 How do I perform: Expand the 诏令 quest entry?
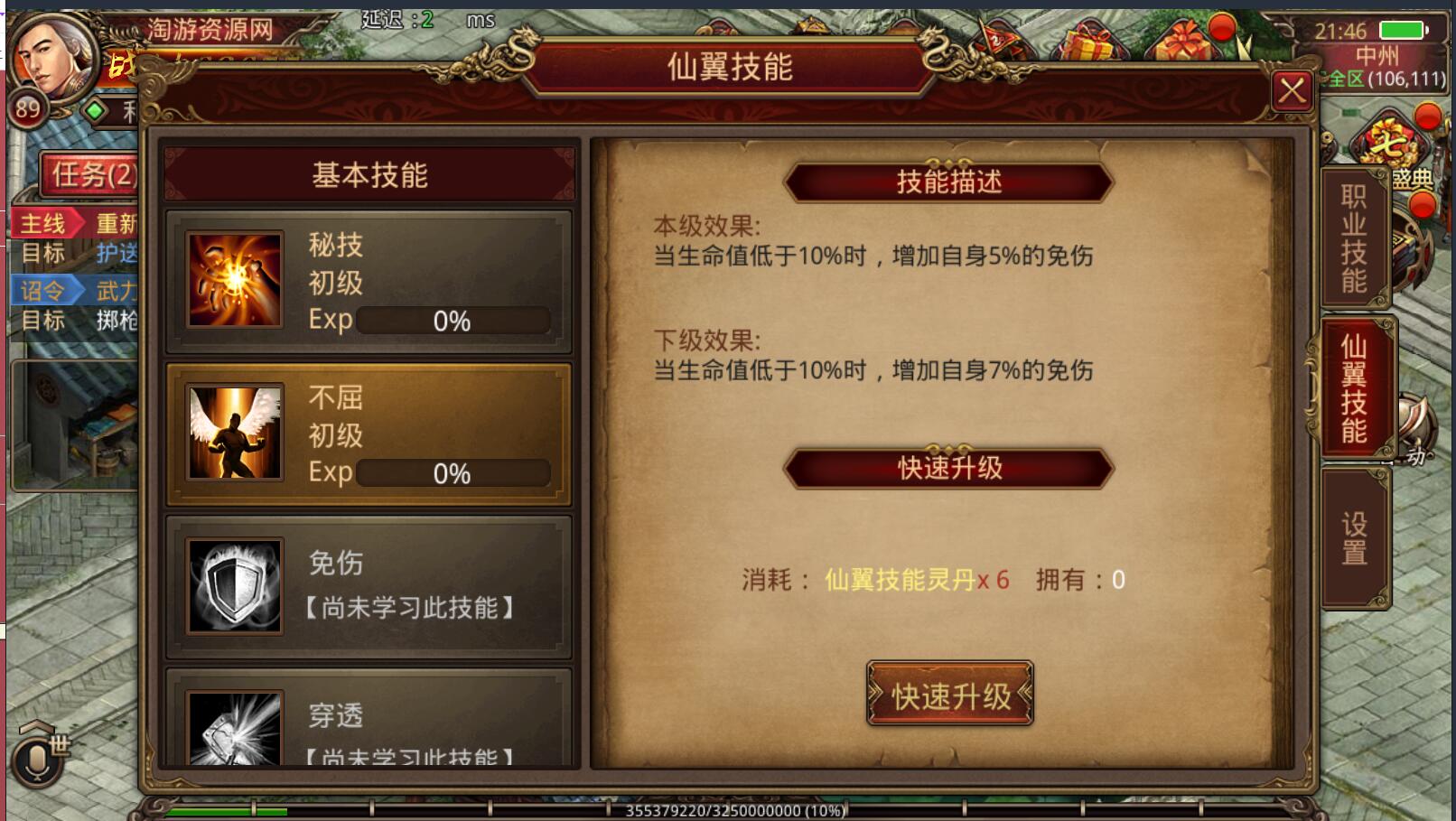pos(42,289)
